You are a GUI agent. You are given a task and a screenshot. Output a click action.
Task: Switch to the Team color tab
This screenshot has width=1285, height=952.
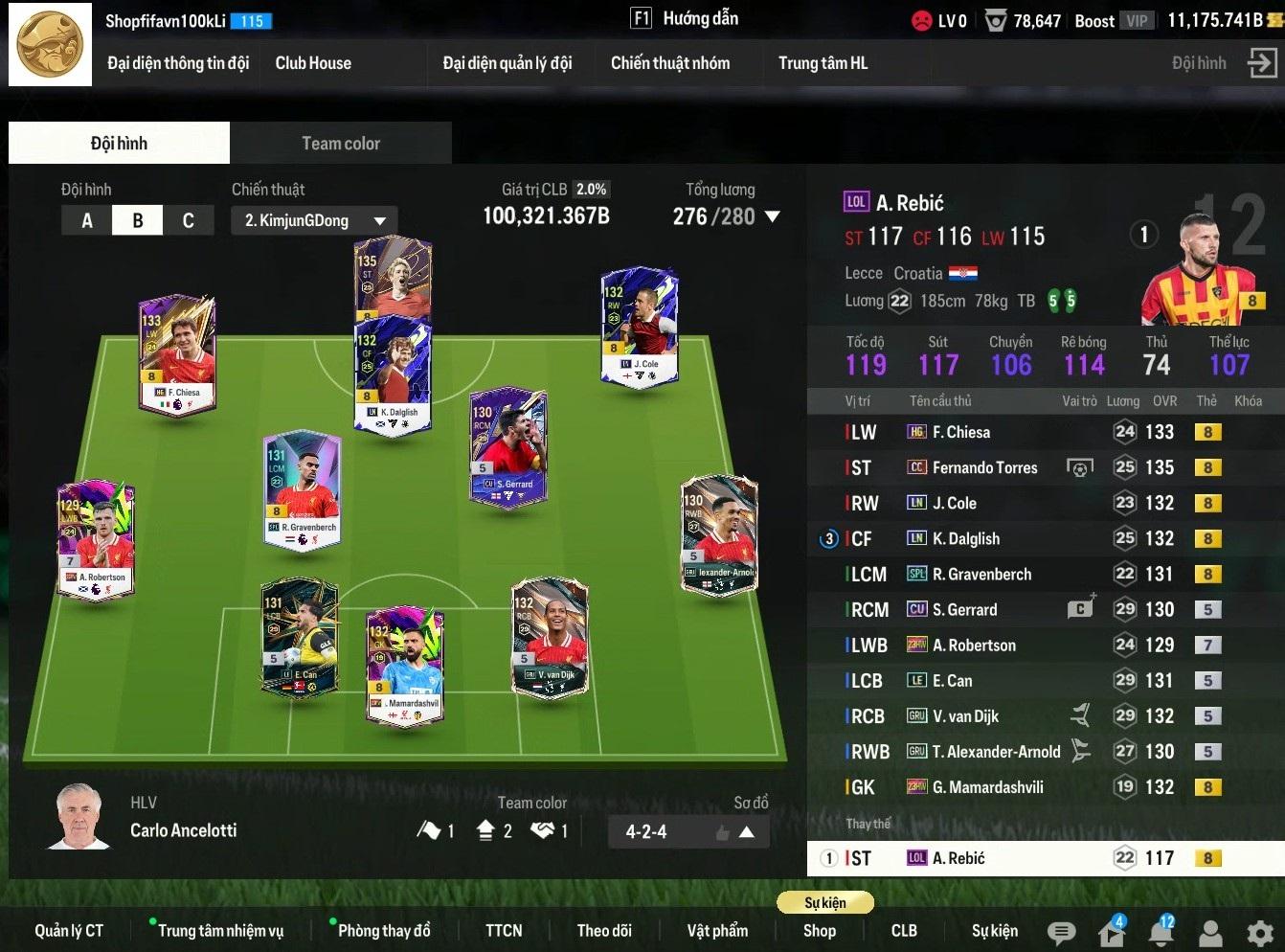(x=341, y=144)
